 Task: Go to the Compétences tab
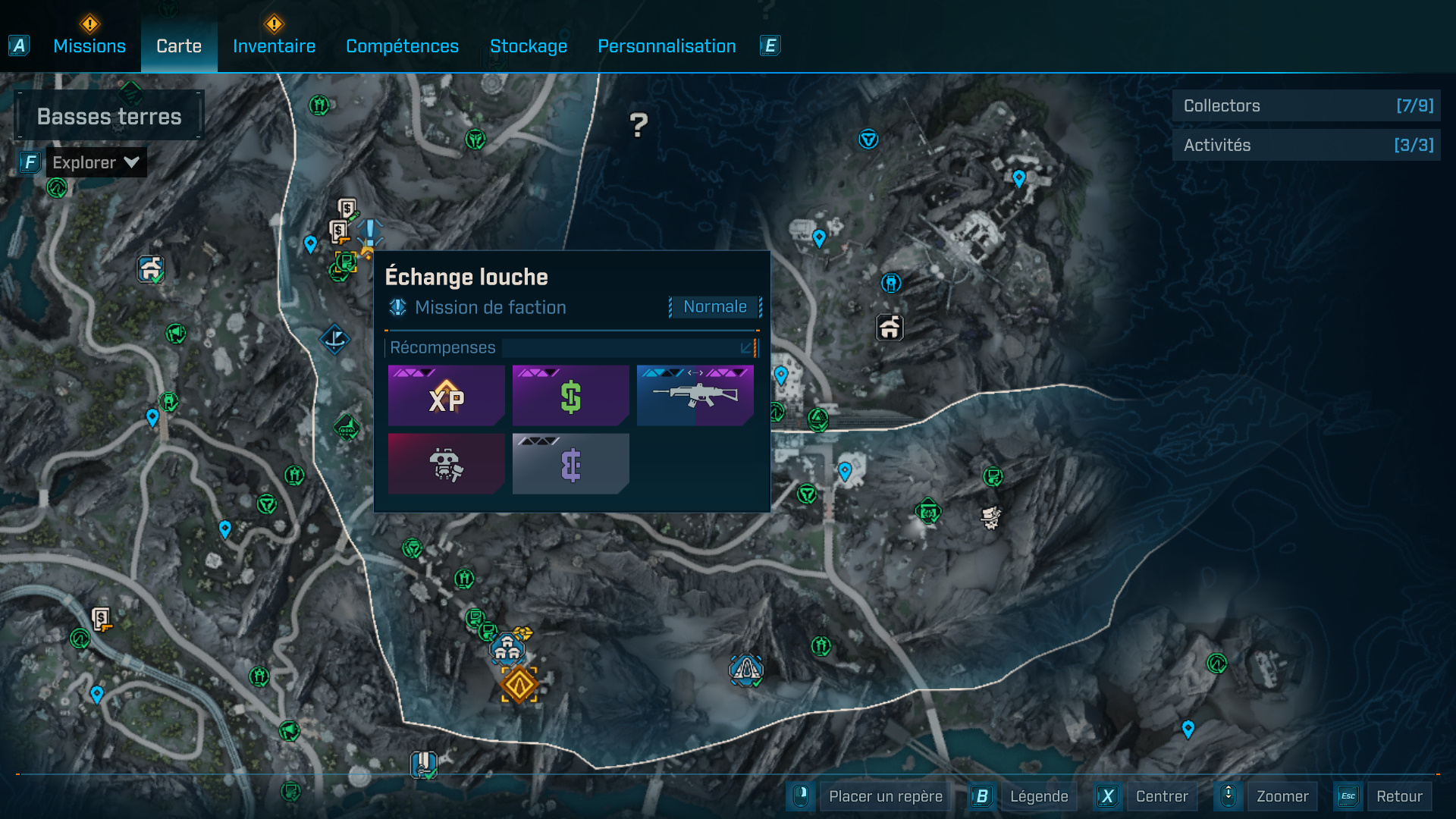(402, 46)
